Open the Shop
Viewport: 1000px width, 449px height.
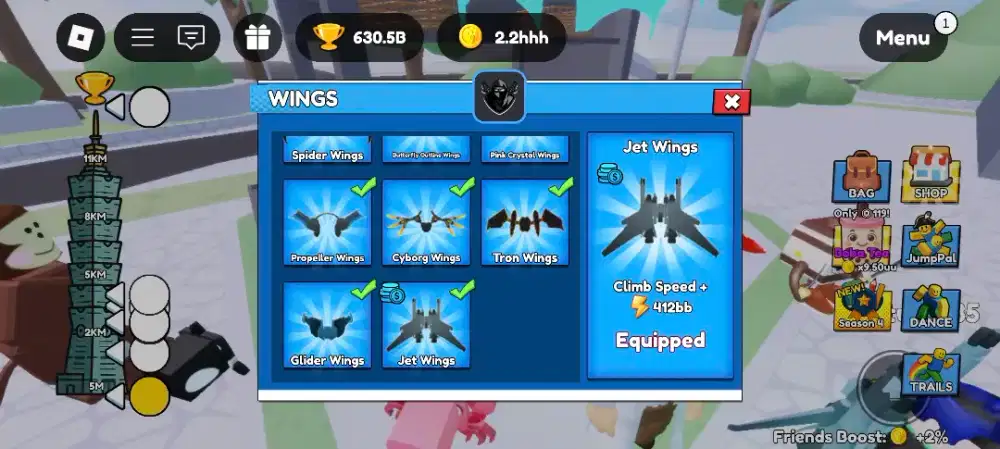(x=930, y=178)
